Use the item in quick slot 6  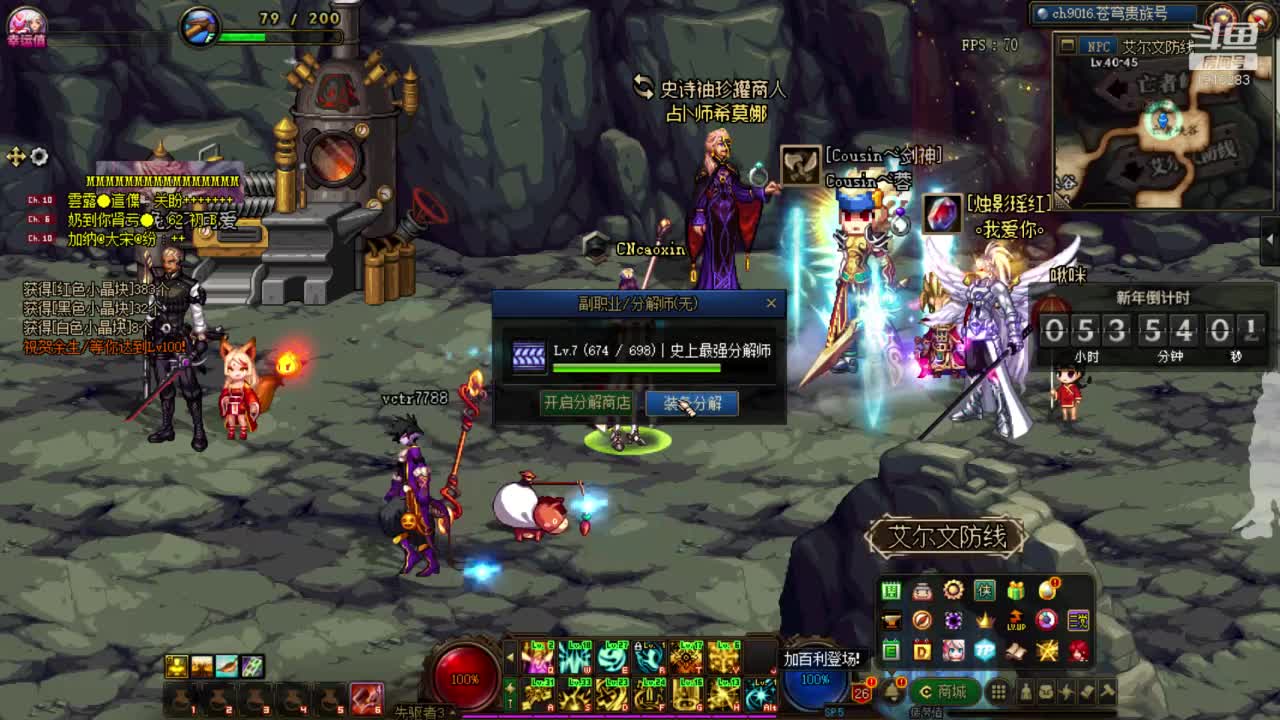pyautogui.click(x=366, y=697)
